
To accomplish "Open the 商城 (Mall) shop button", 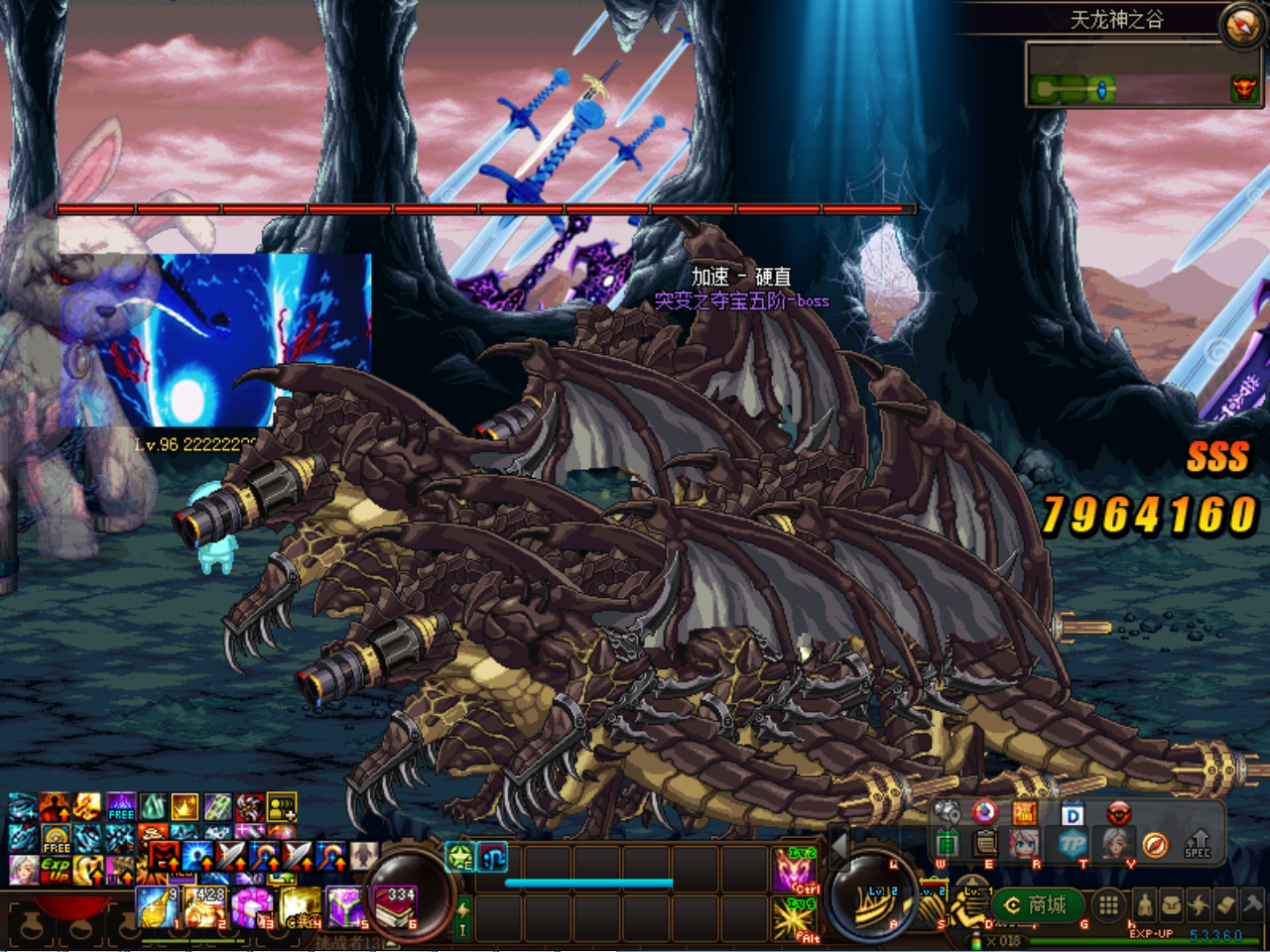I will coord(1037,907).
